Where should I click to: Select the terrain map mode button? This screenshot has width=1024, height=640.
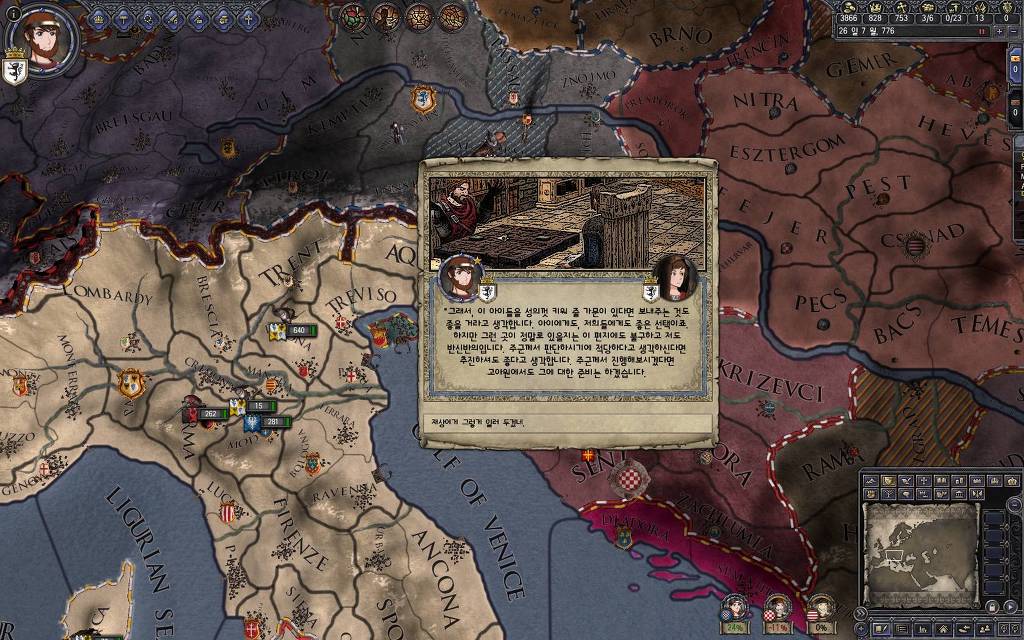(x=871, y=481)
